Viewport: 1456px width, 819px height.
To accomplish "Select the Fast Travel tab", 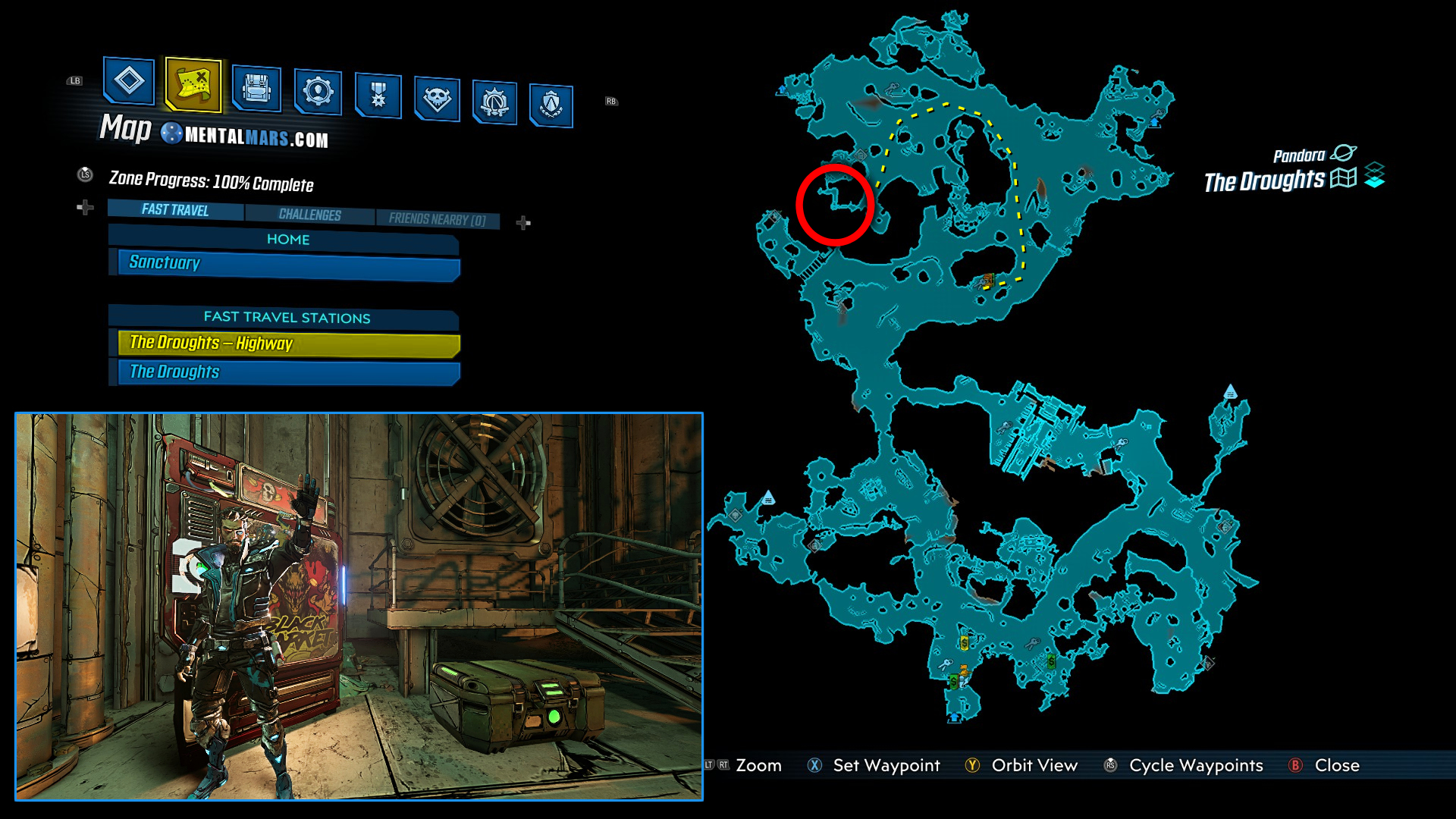I will click(174, 210).
